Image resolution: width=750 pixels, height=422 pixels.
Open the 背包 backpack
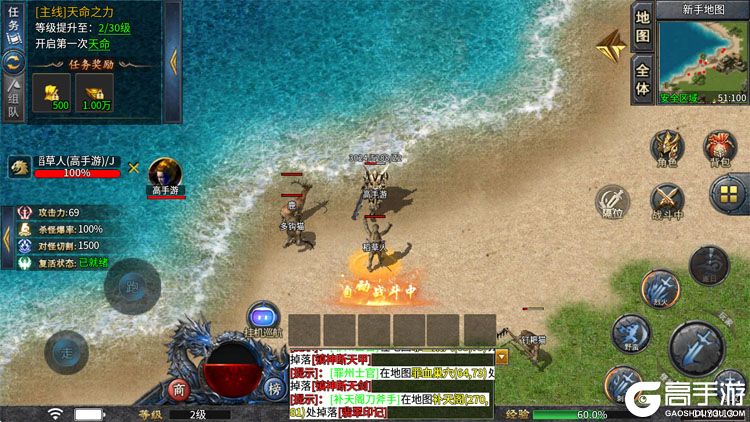(x=720, y=147)
